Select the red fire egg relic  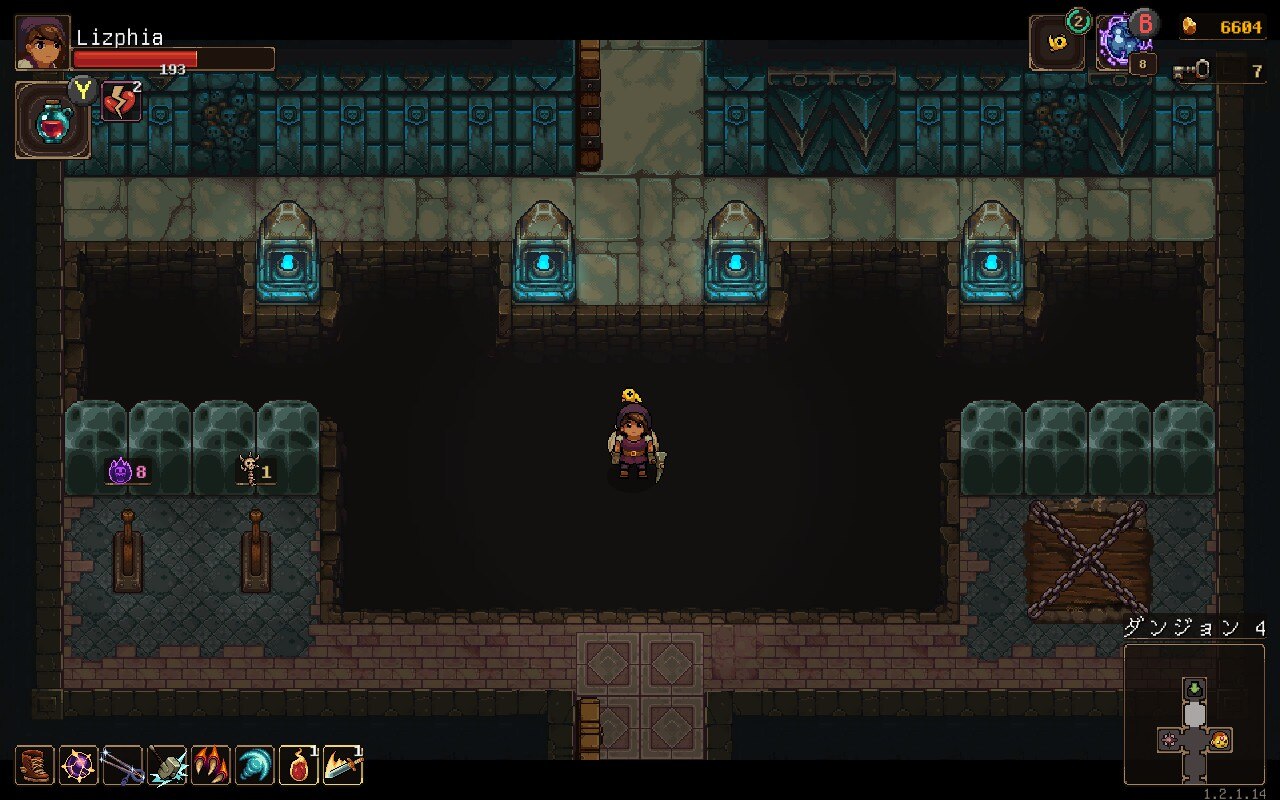(x=298, y=766)
